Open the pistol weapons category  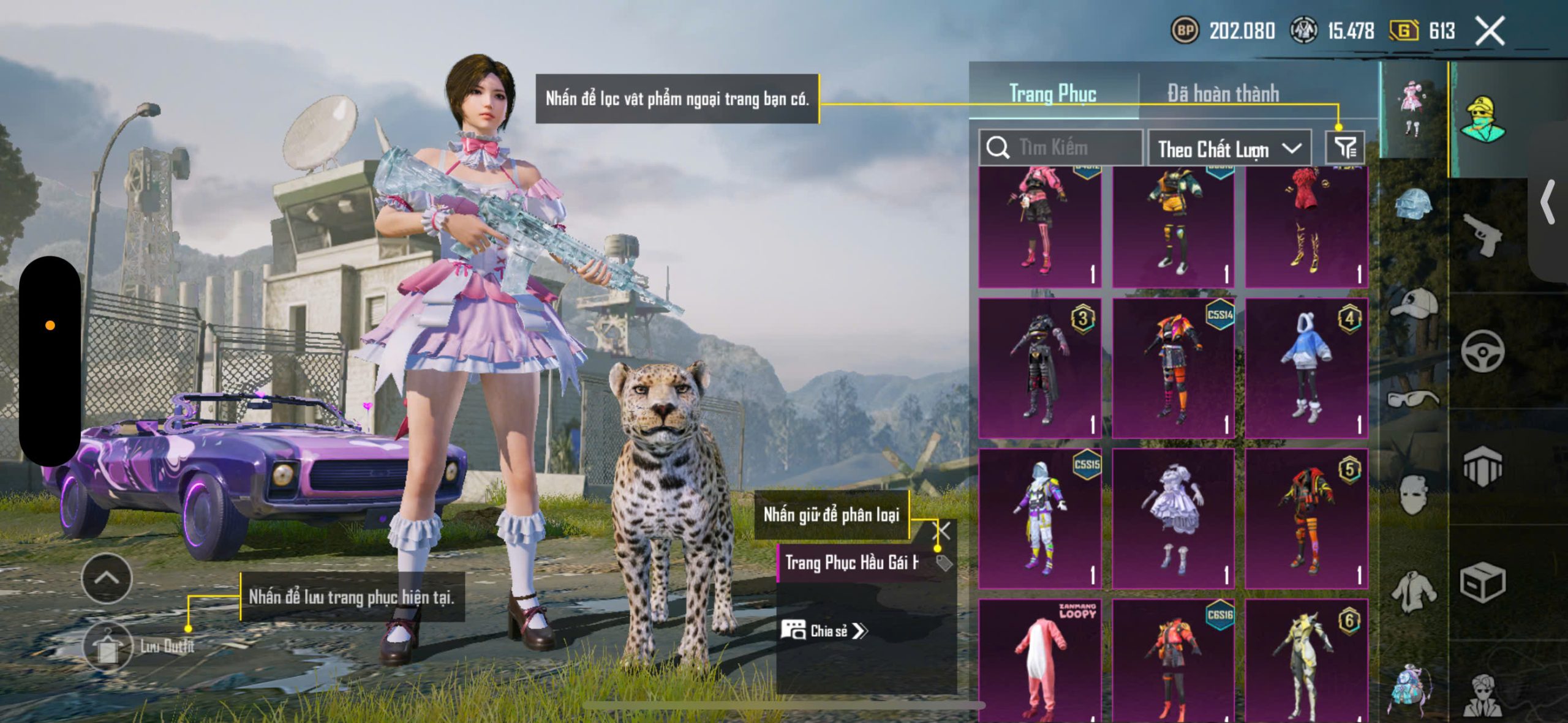[1482, 234]
